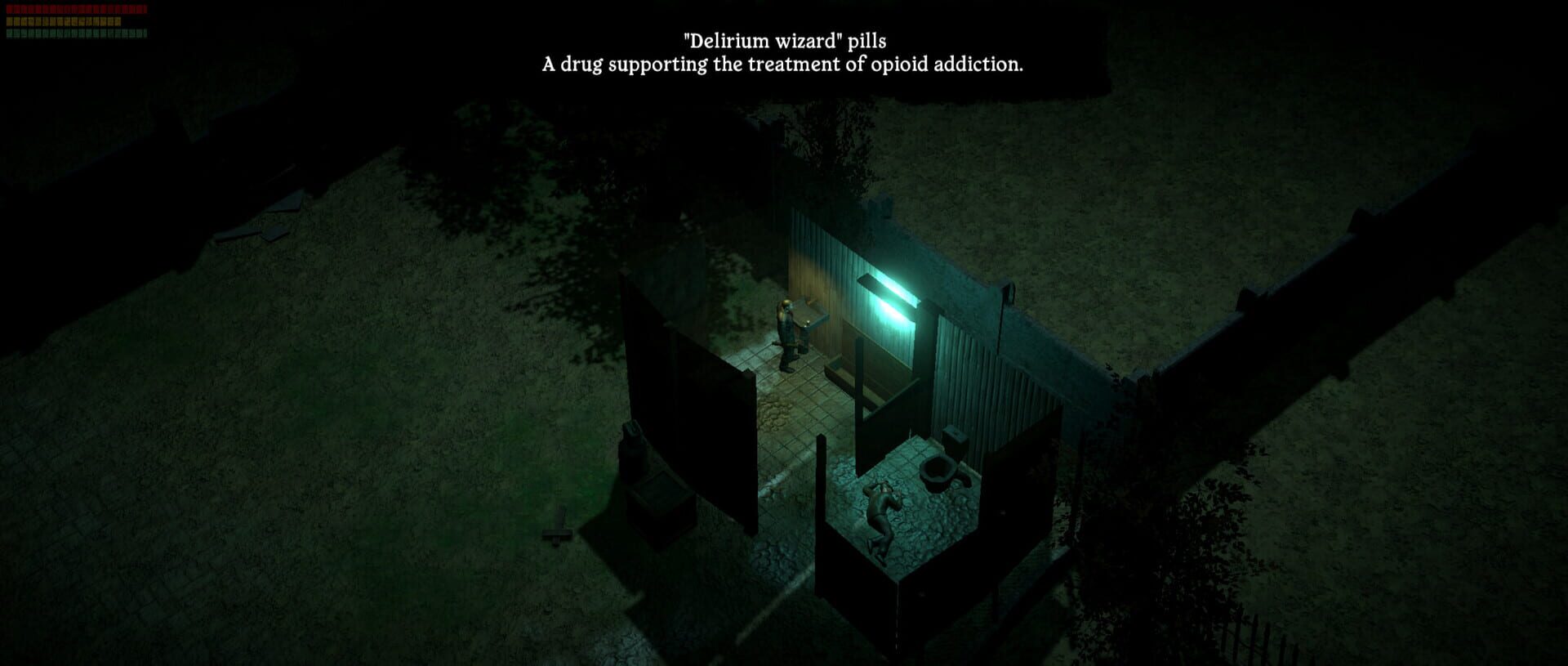1568x666 pixels.
Task: Click the drug description line
Action: (x=782, y=66)
